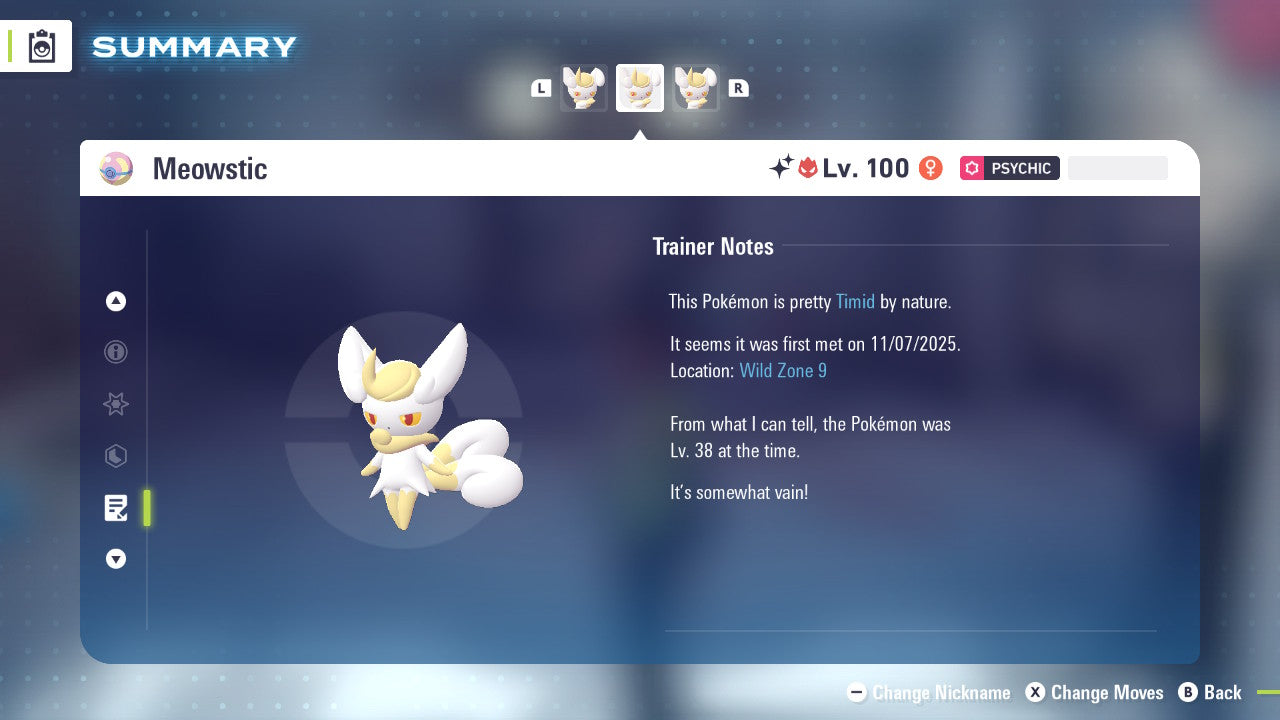Click the up arrow above the sidebar icons
The width and height of the screenshot is (1280, 720).
(116, 301)
